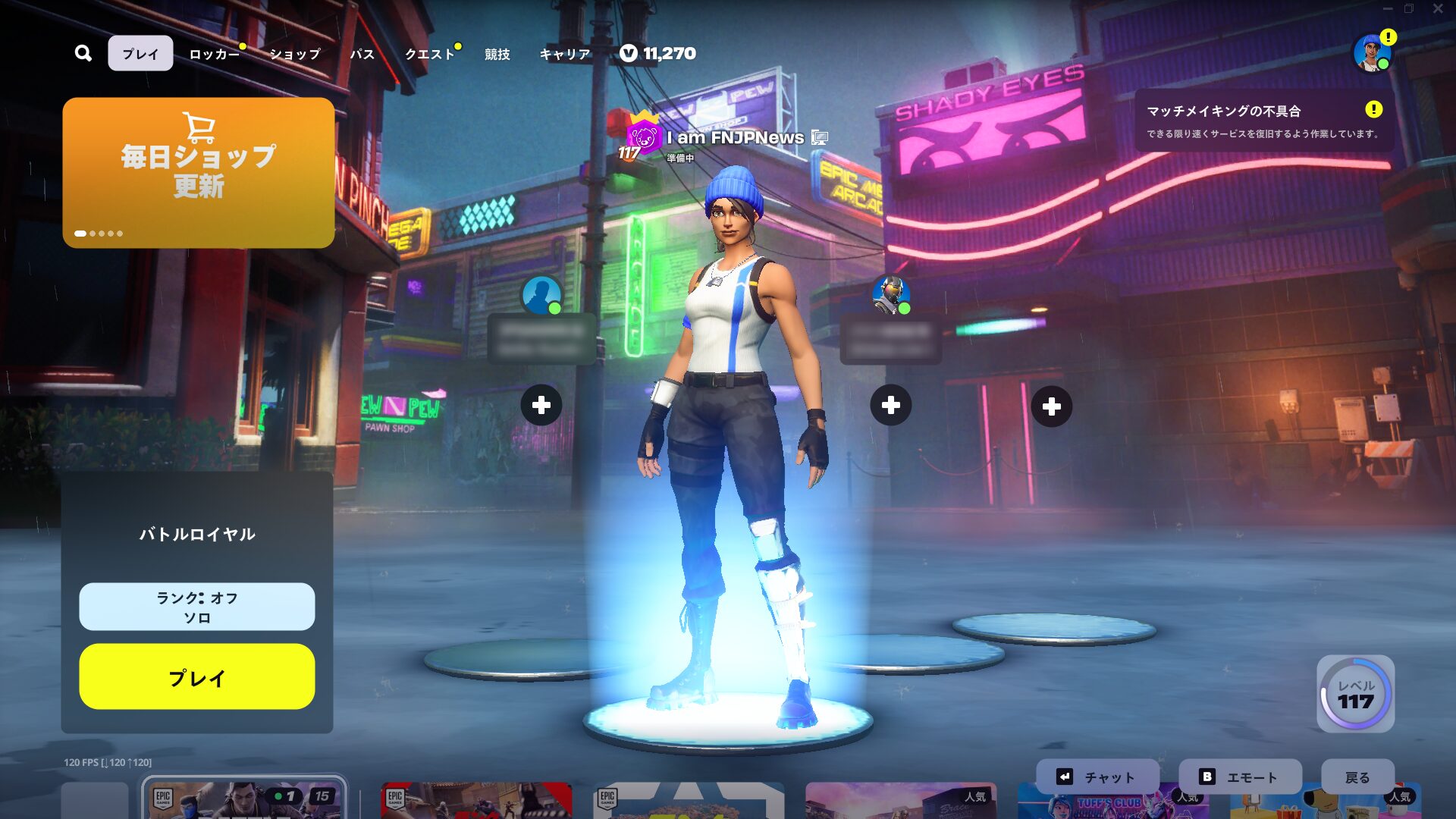Select the クエスト tab
The image size is (1456, 819).
[x=429, y=54]
